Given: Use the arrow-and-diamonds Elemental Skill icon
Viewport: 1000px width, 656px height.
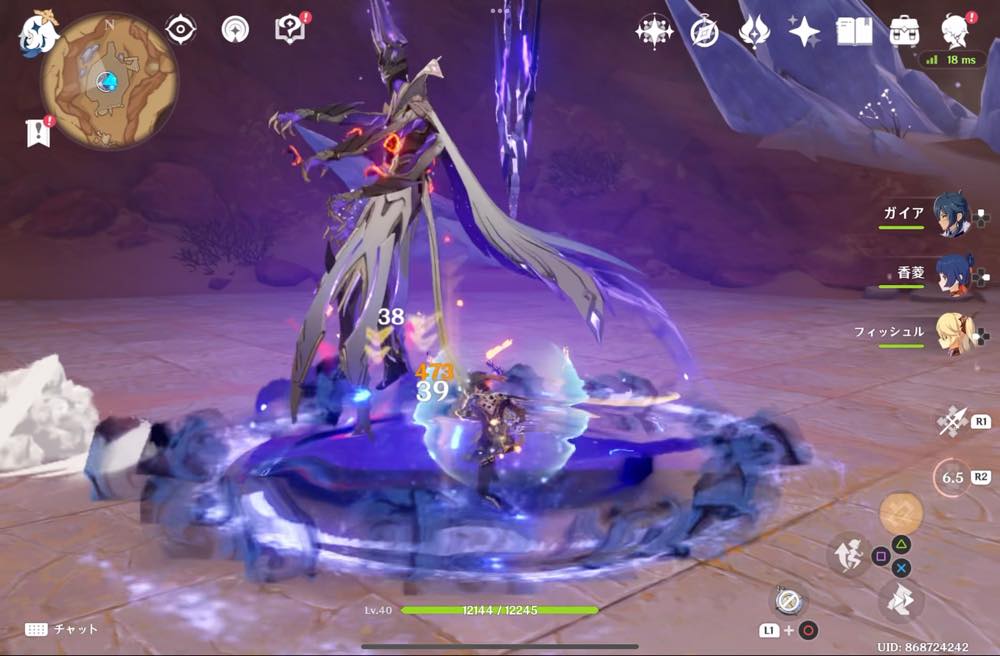Looking at the screenshot, I should coord(951,423).
